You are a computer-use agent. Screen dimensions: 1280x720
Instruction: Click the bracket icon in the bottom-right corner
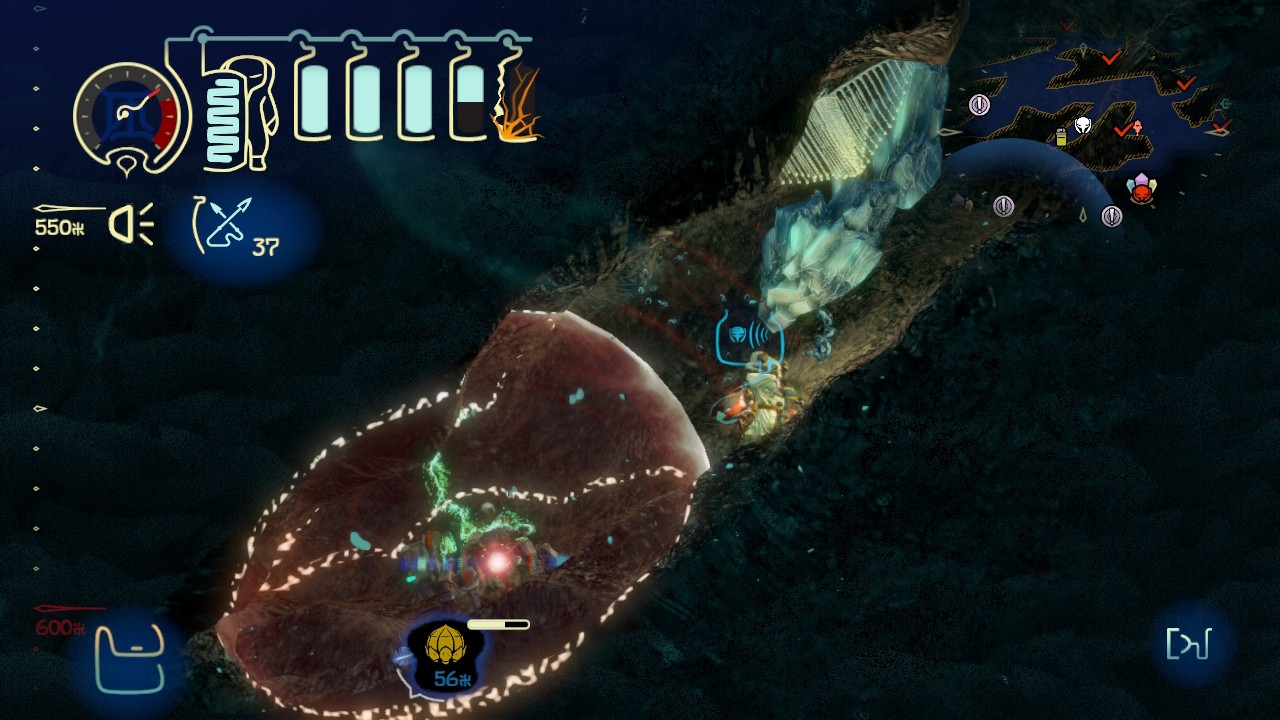point(1194,644)
